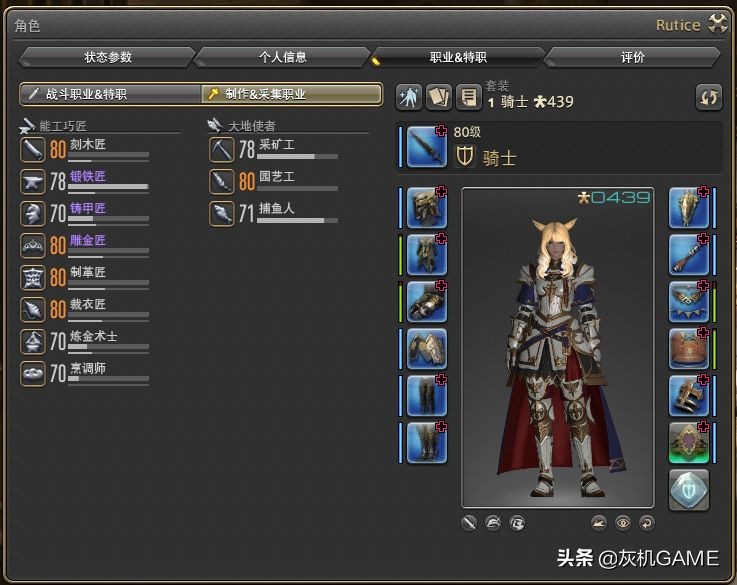
Task: Show the 评价 tab
Action: [x=632, y=58]
